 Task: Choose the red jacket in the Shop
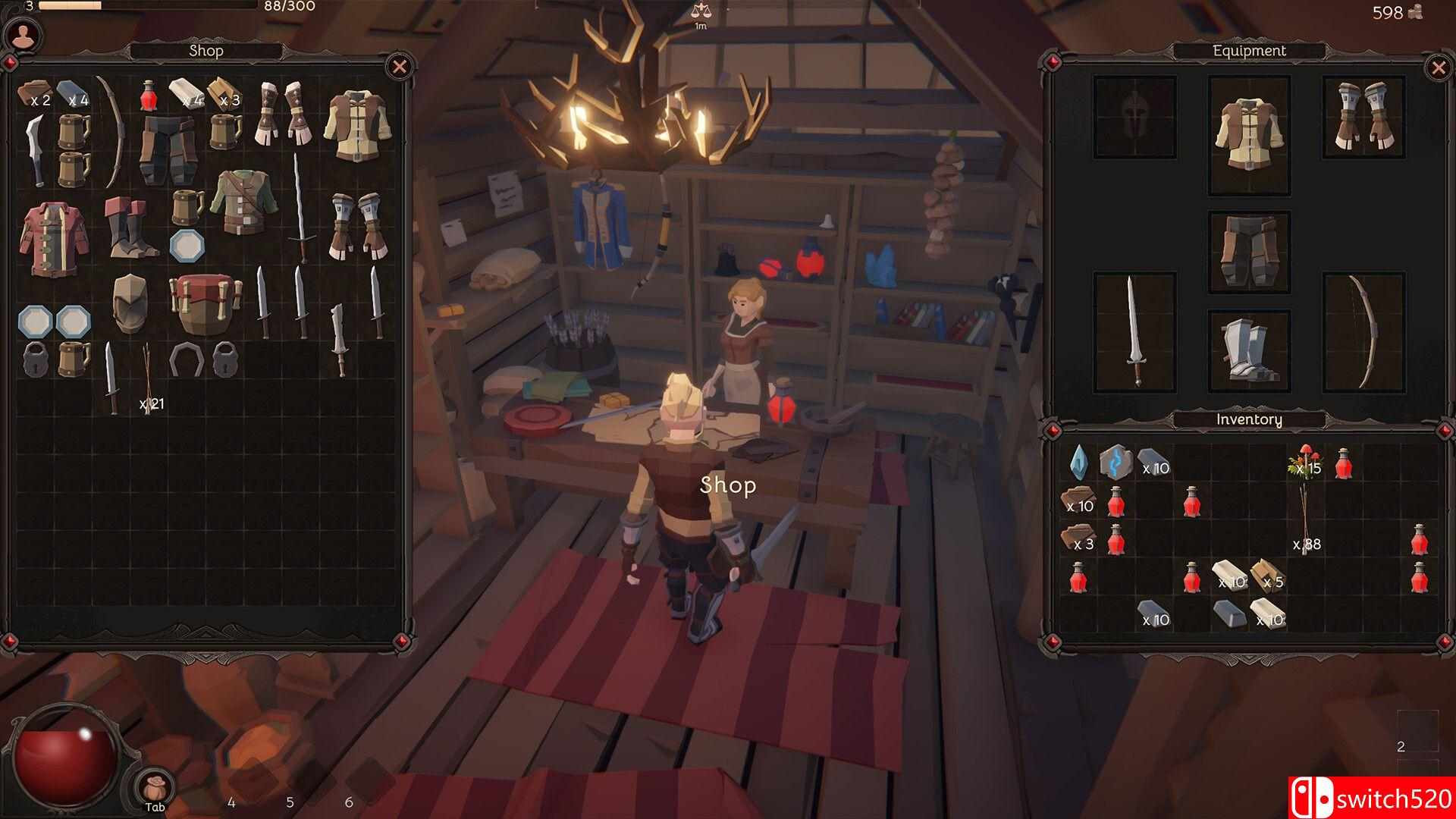pos(54,237)
